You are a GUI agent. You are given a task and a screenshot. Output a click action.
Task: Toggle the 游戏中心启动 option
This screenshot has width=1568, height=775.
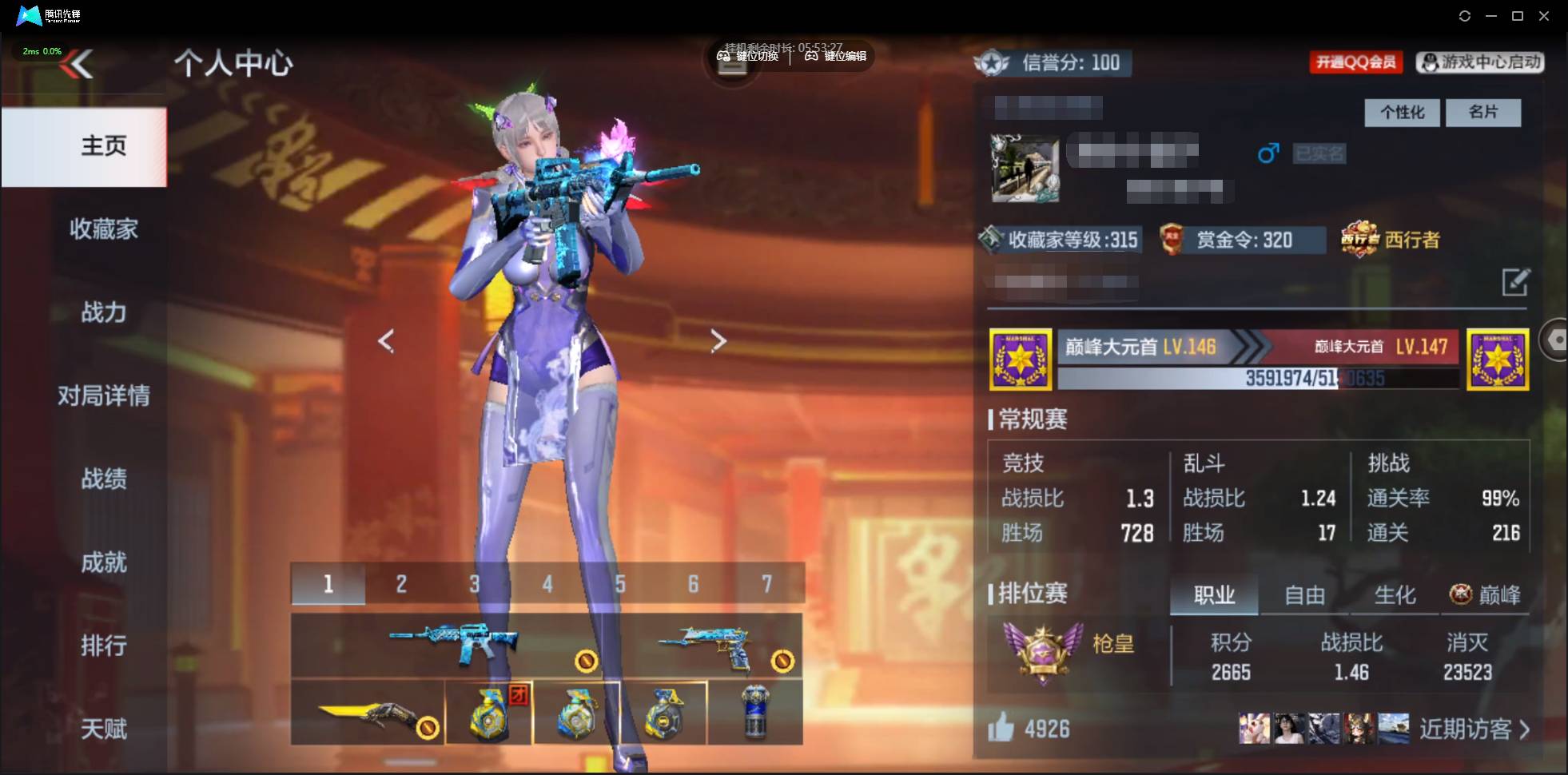point(1479,62)
